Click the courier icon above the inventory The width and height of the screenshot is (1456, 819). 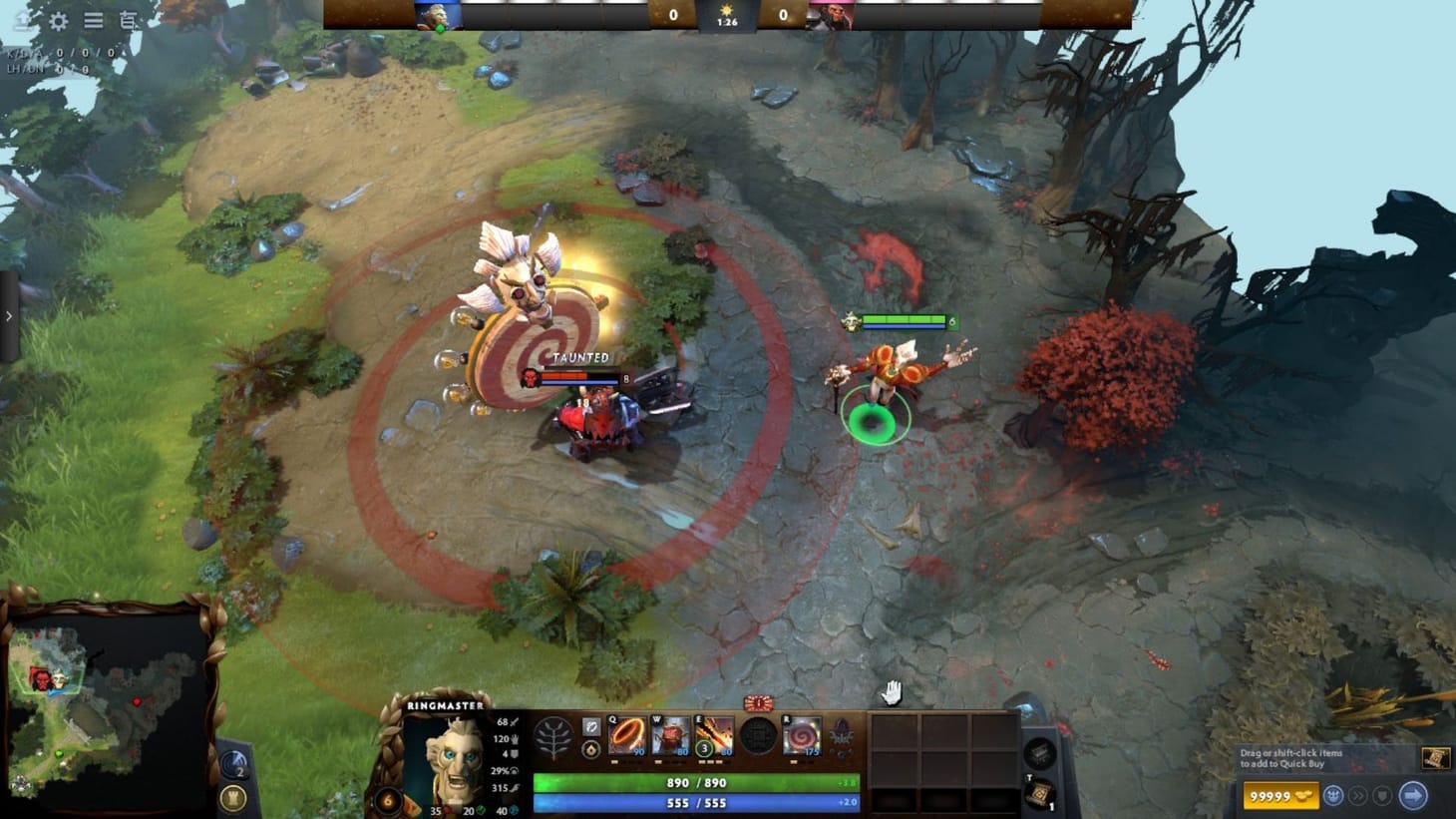tap(1038, 753)
